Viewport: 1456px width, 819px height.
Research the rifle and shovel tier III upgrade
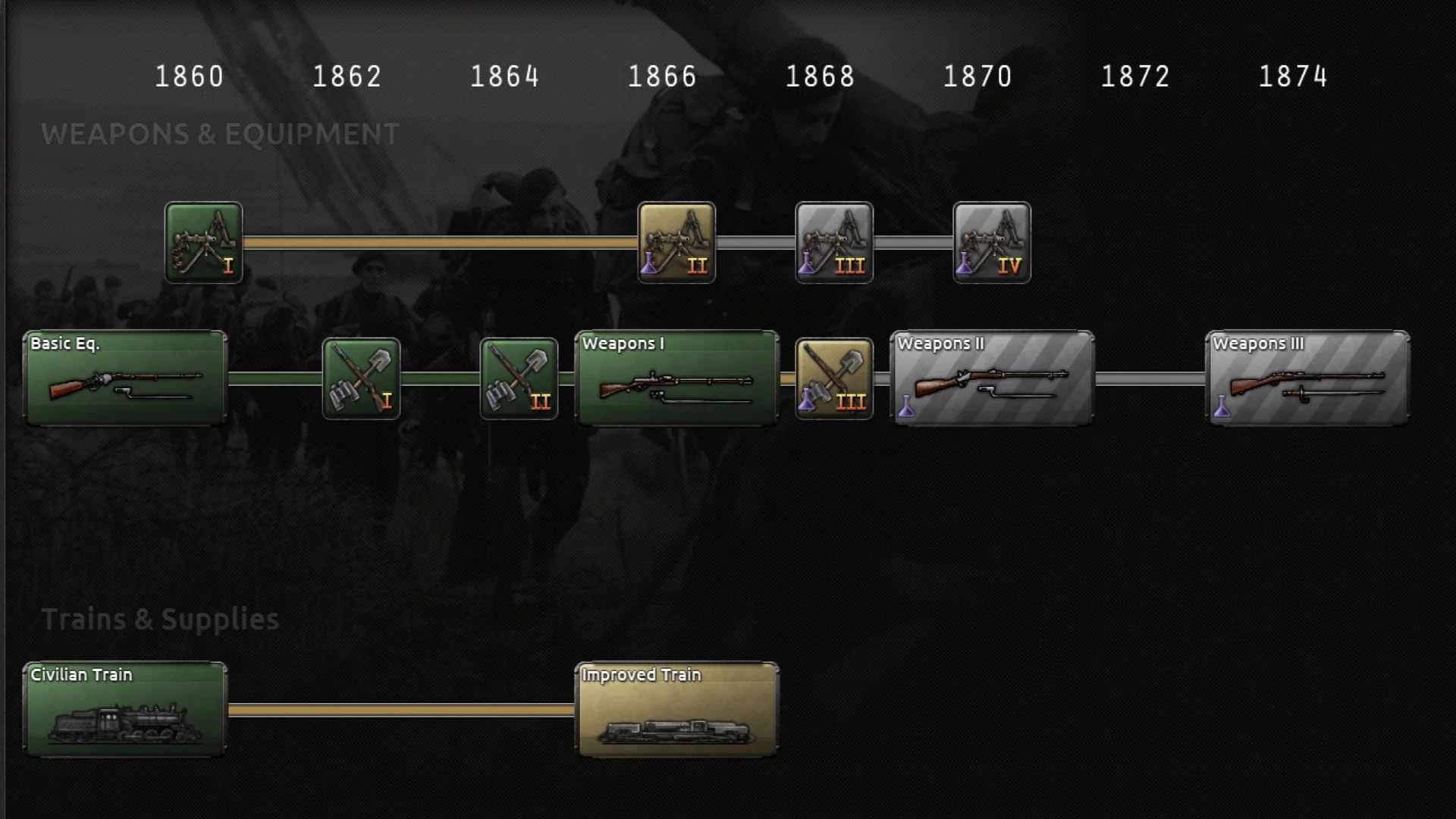(x=834, y=378)
